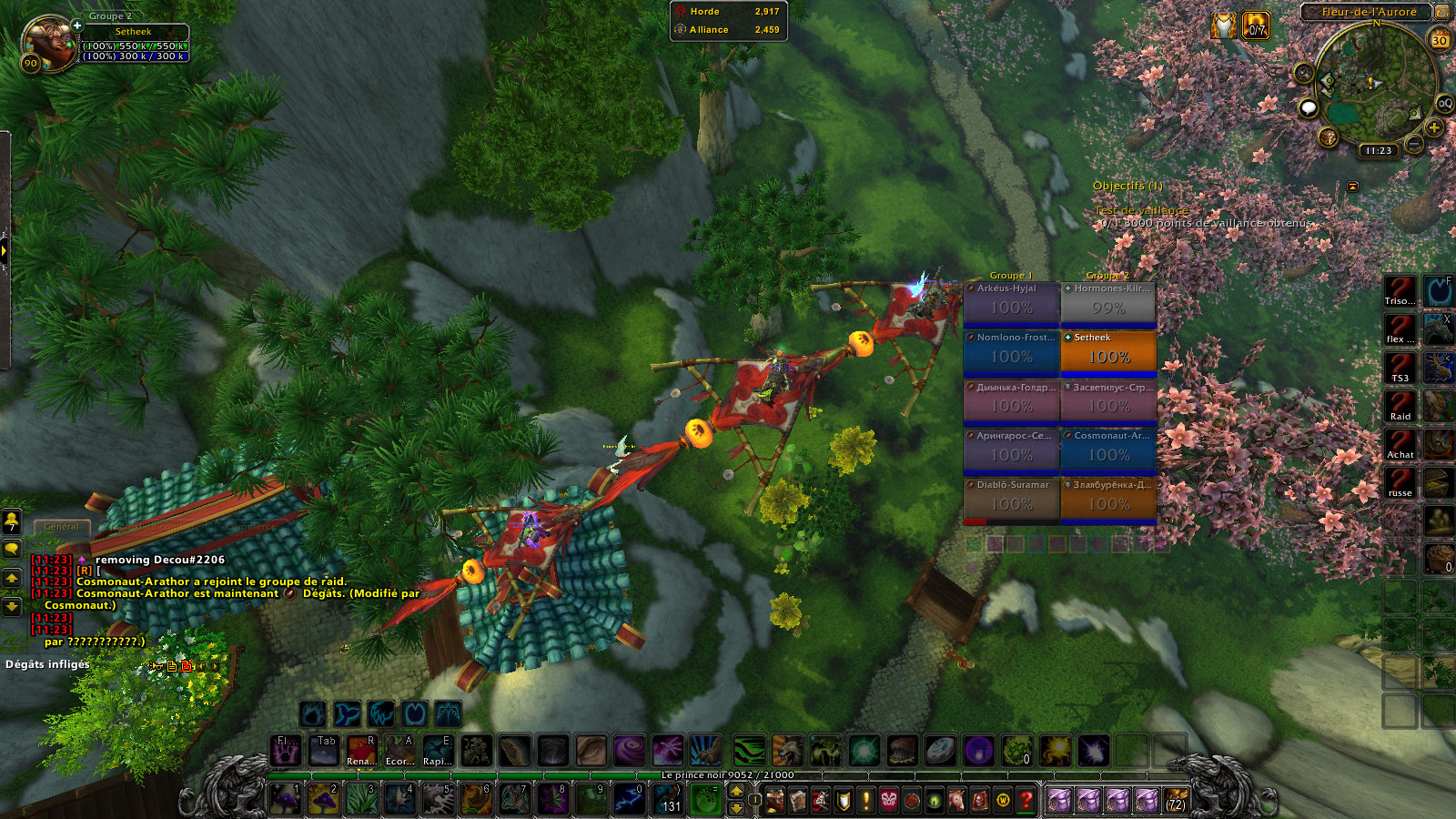Toggle the minimap tracking magnifier button
The width and height of the screenshot is (1456, 819).
[1304, 73]
